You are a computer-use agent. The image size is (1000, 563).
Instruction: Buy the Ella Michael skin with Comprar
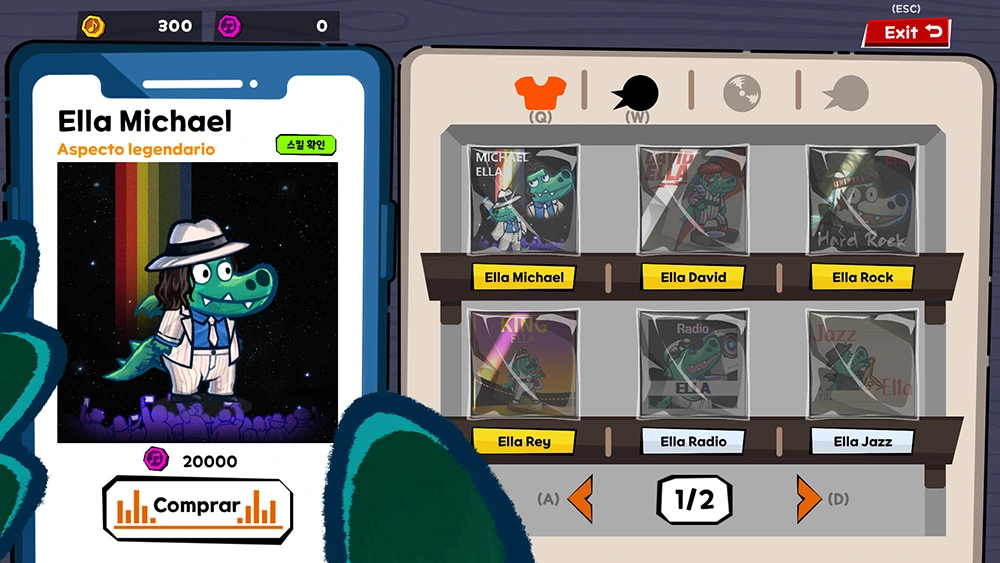click(197, 507)
